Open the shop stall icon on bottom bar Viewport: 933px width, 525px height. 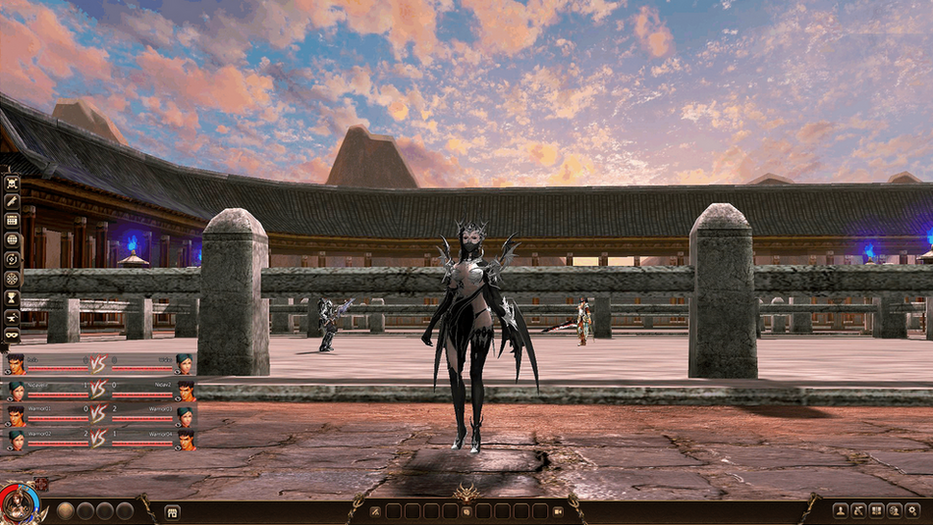[x=172, y=511]
